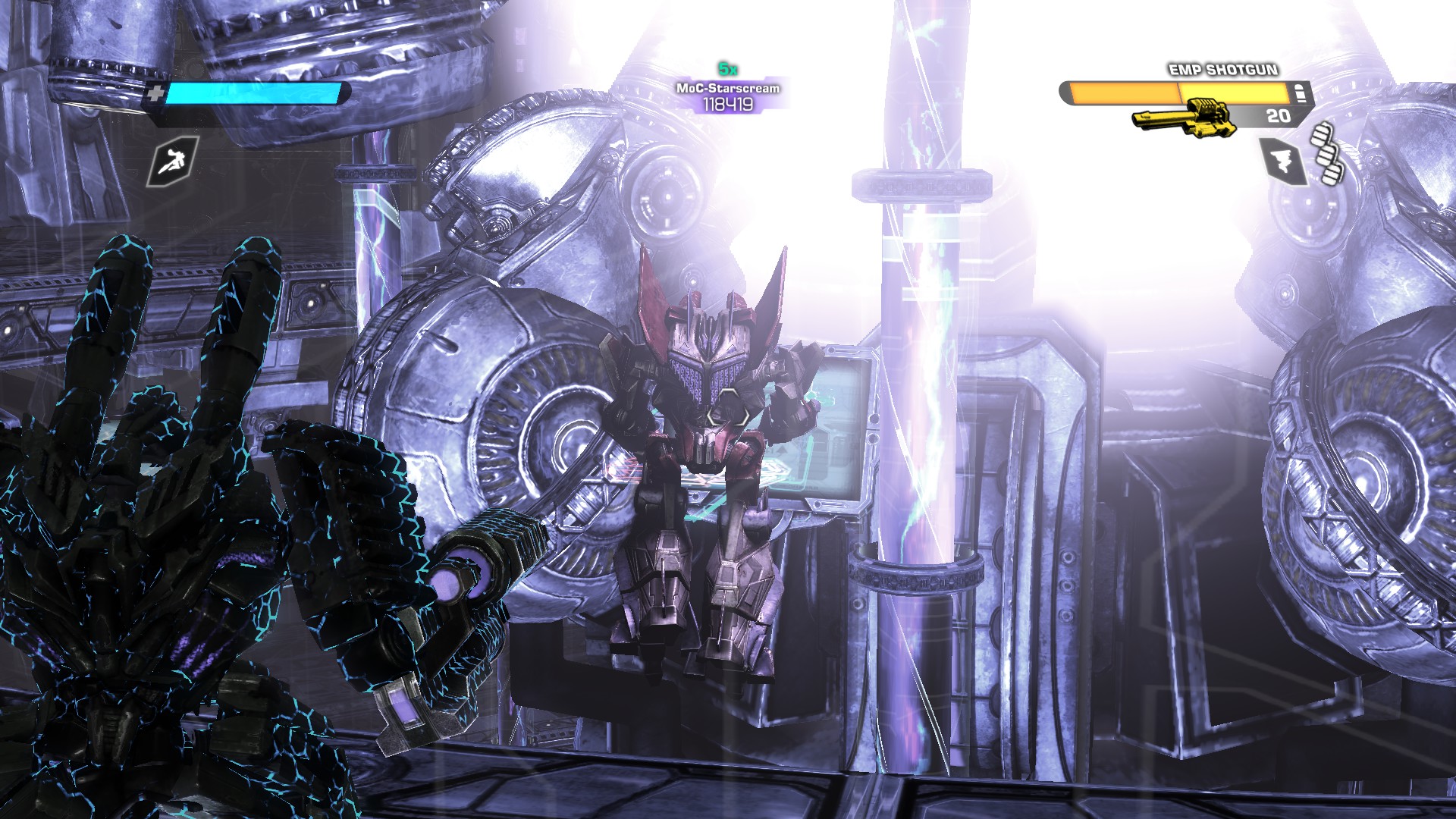Click the 5x combo multiplier indicator

click(x=726, y=70)
